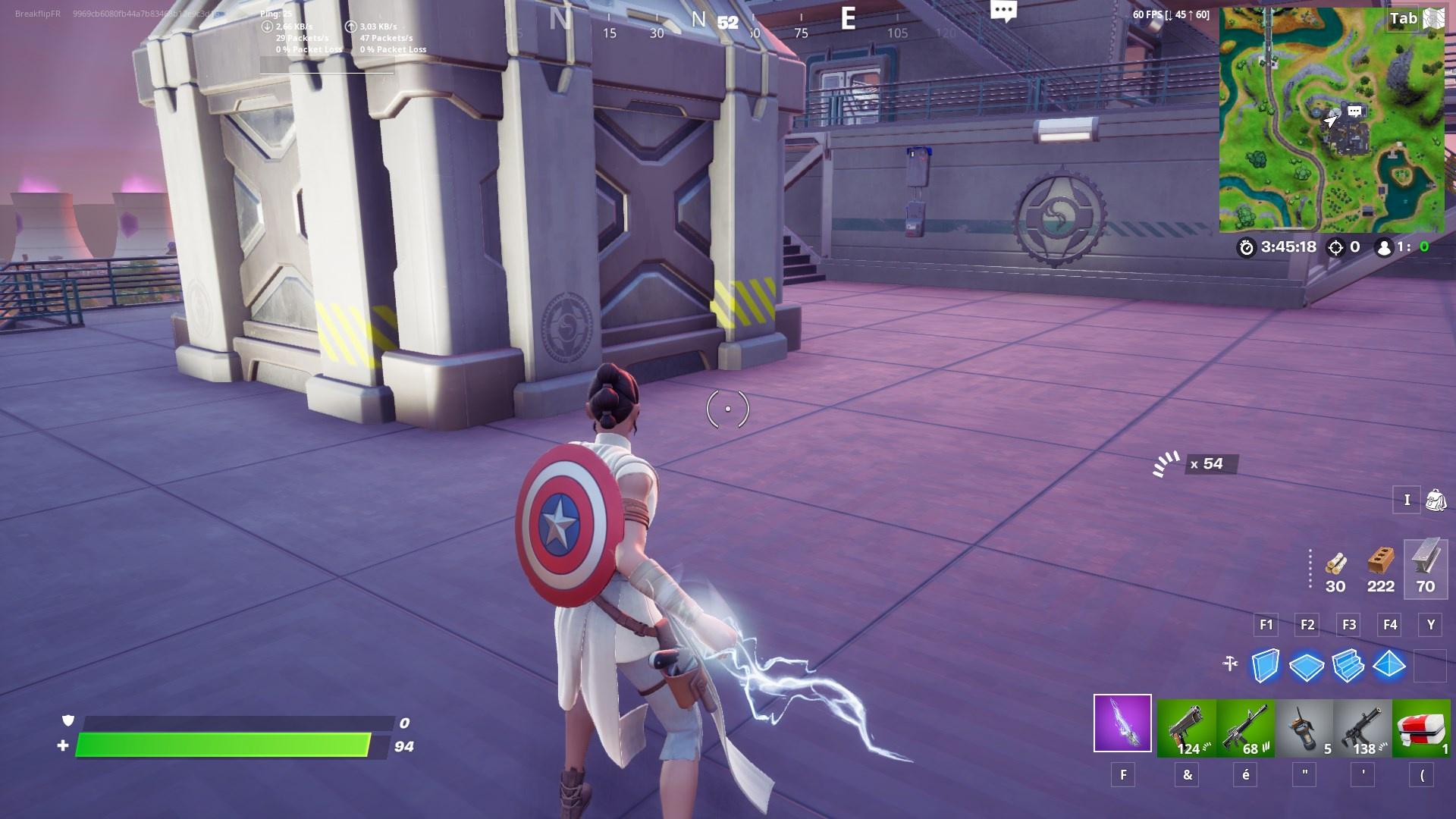Click the empty trap slot next to Y
The height and width of the screenshot is (819, 1456).
1430,667
